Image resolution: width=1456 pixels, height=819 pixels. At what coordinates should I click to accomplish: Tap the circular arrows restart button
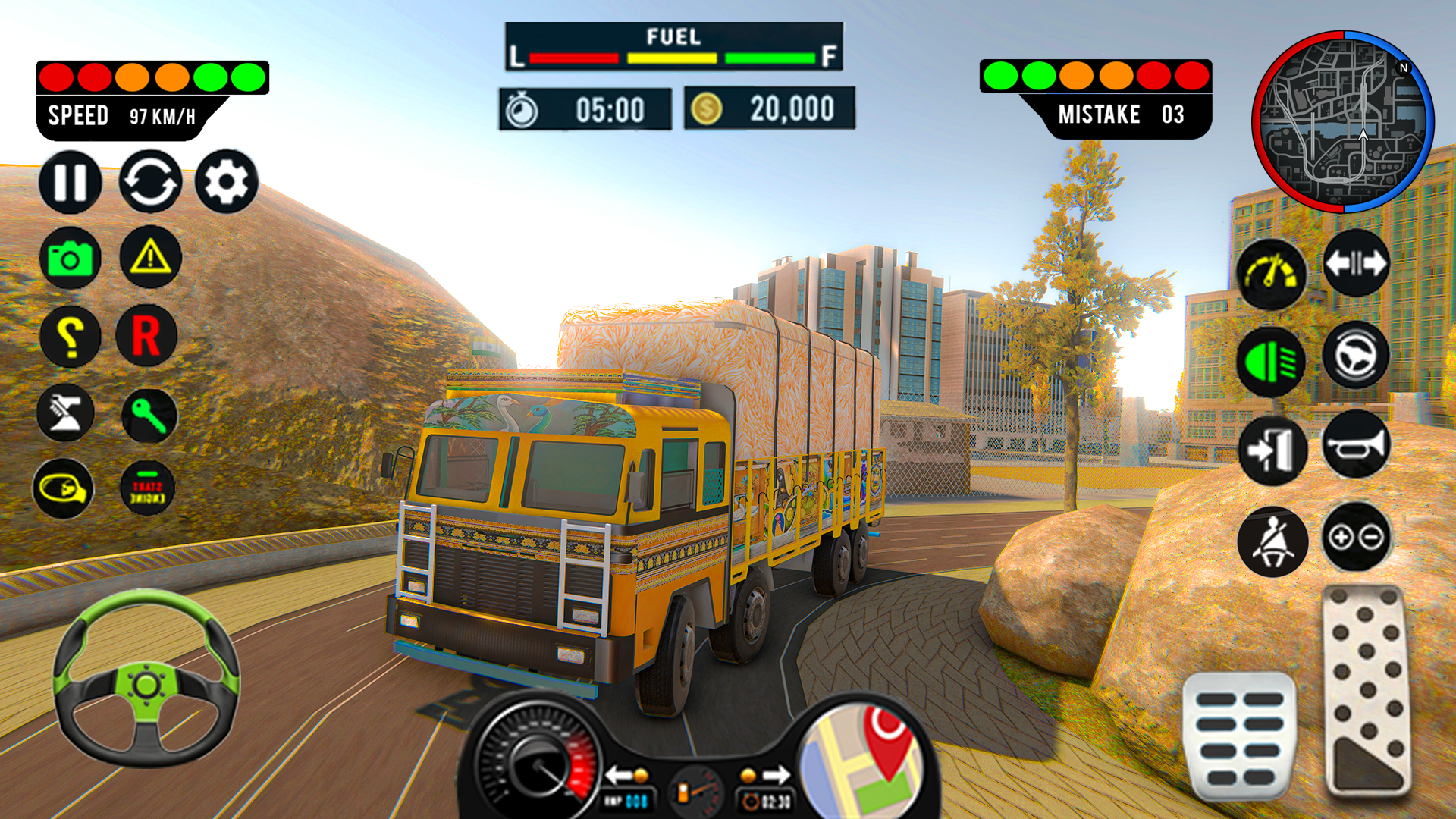pos(150,182)
